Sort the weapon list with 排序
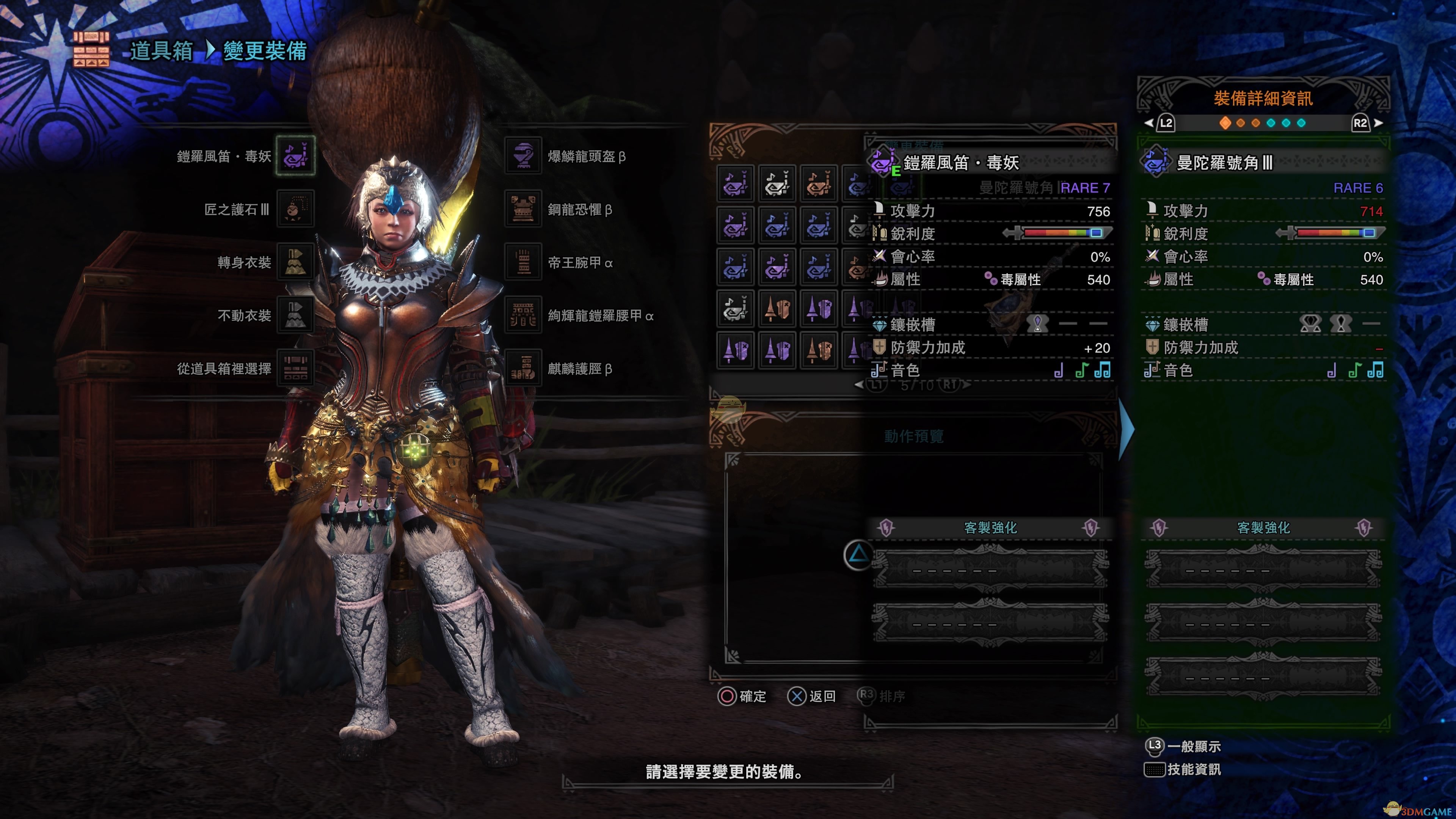 pos(881,697)
